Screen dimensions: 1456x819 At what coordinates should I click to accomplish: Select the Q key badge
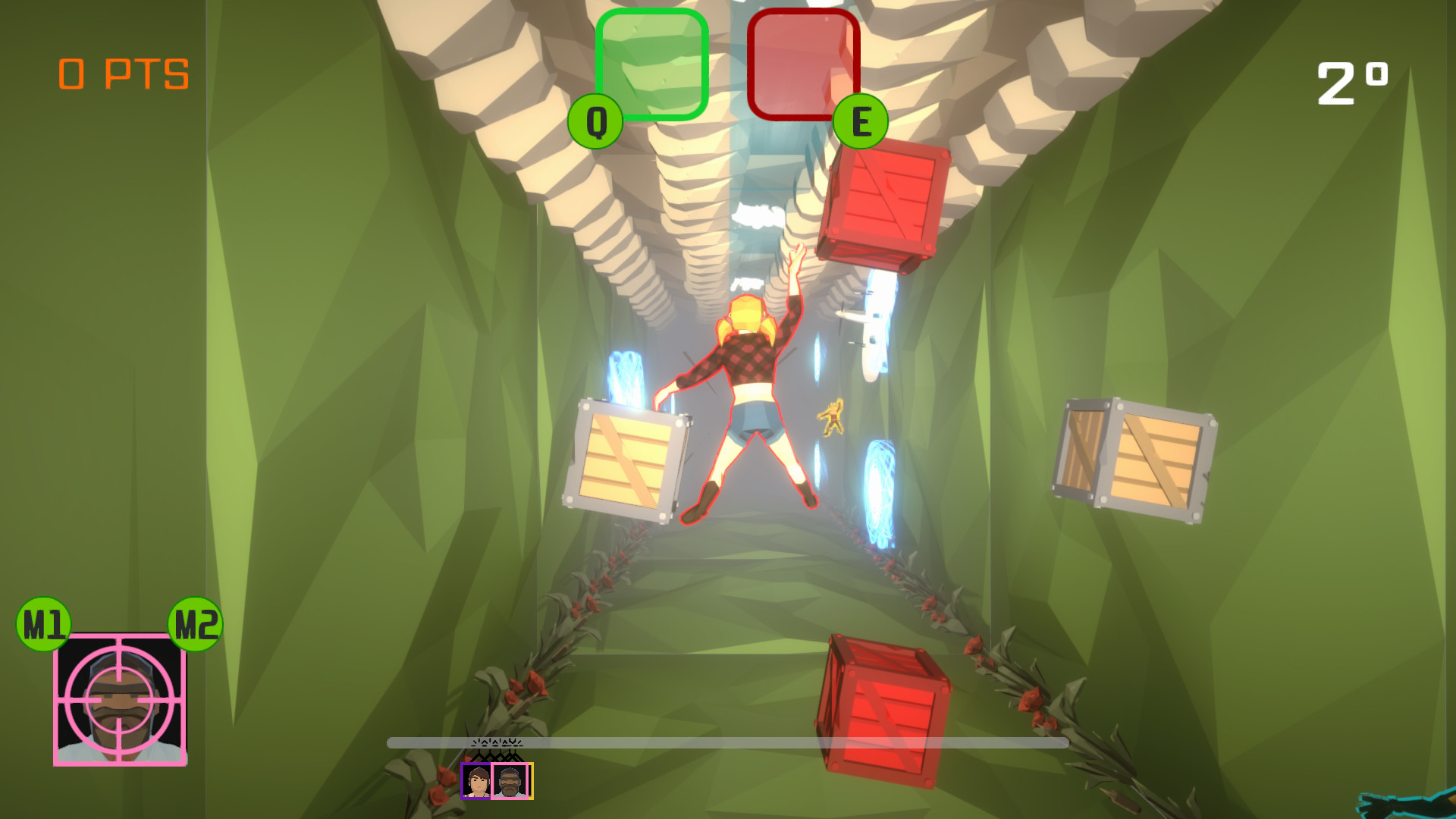[596, 120]
